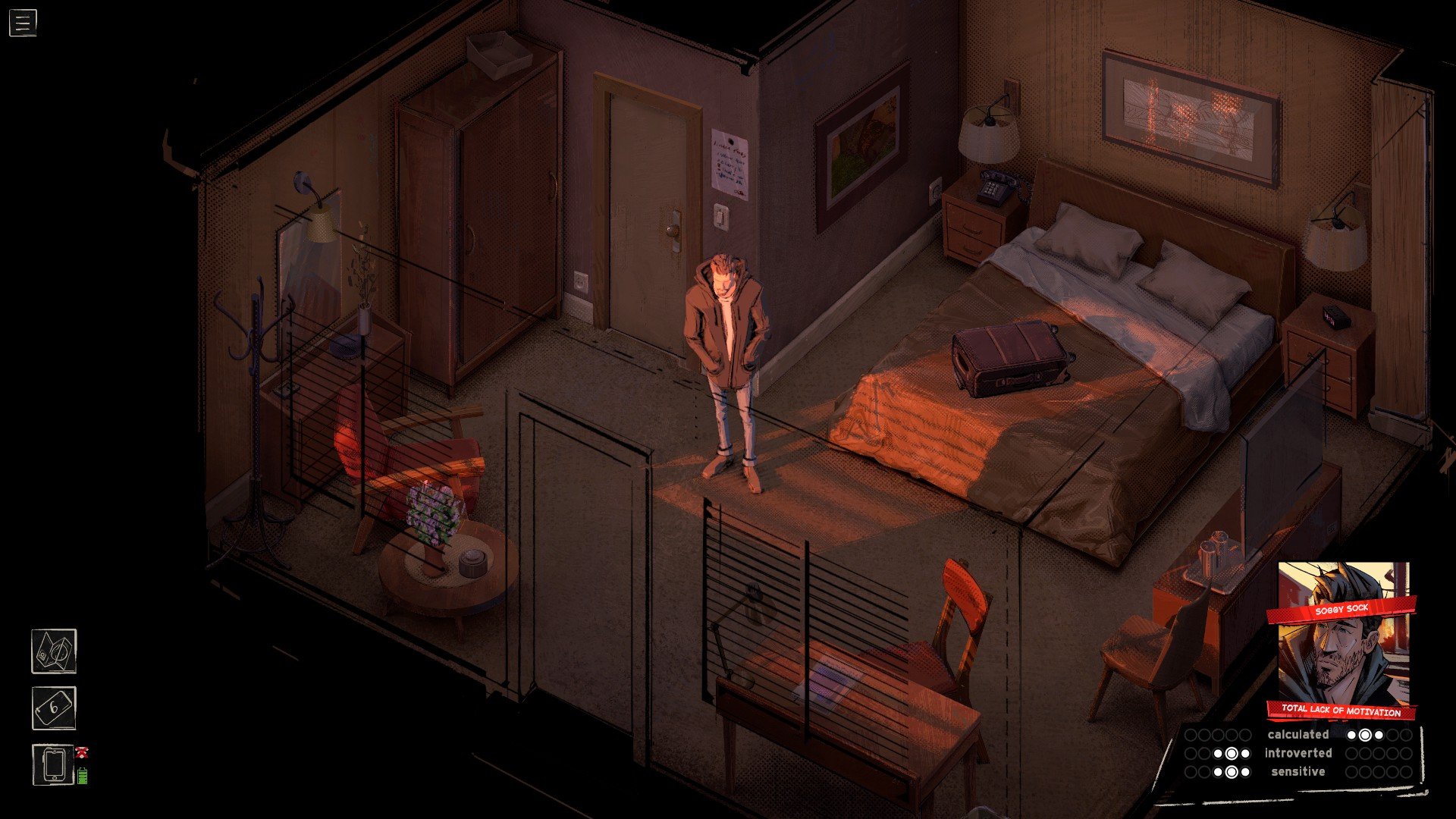
Task: Open the folded map icon
Action: tap(54, 651)
